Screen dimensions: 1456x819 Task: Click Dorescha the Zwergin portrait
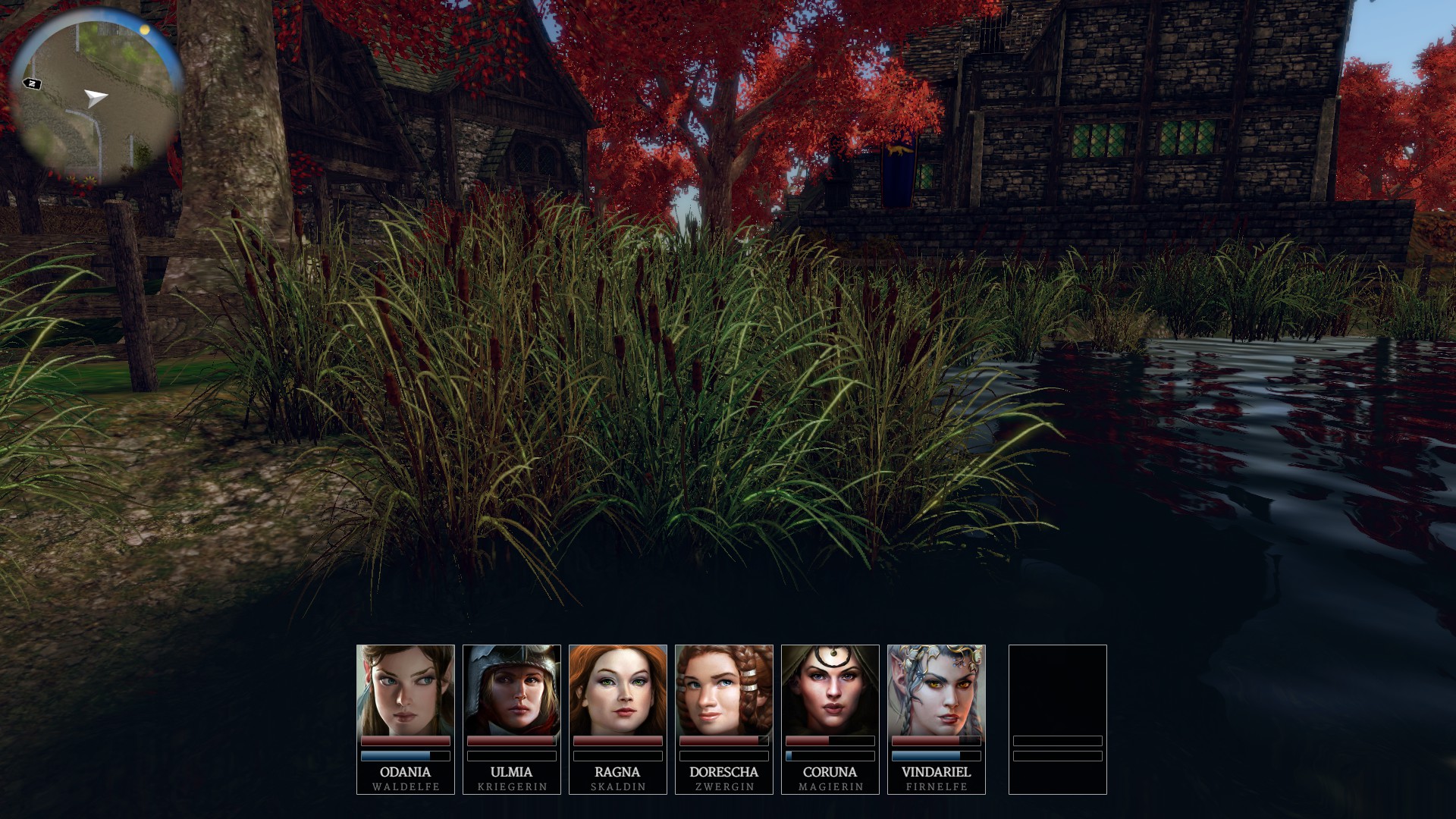(x=724, y=690)
